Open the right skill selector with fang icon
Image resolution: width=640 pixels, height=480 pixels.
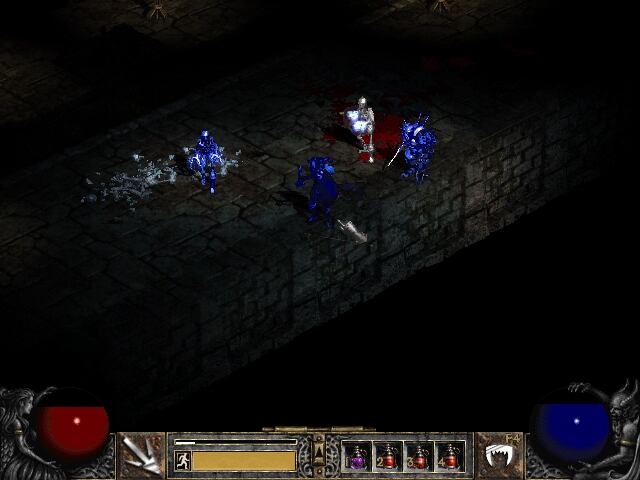pyautogui.click(x=497, y=456)
